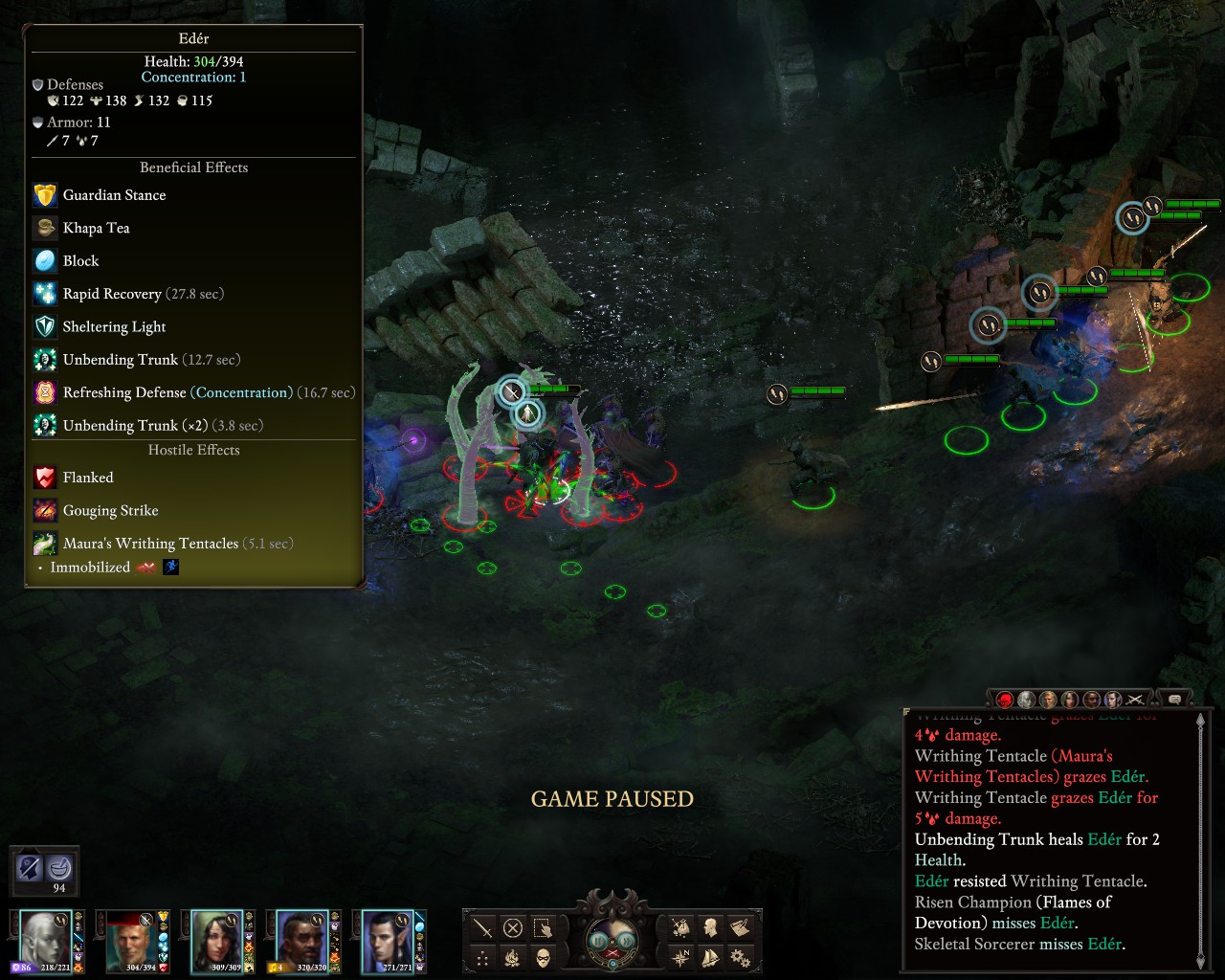Open the character sheet head icon

[710, 927]
